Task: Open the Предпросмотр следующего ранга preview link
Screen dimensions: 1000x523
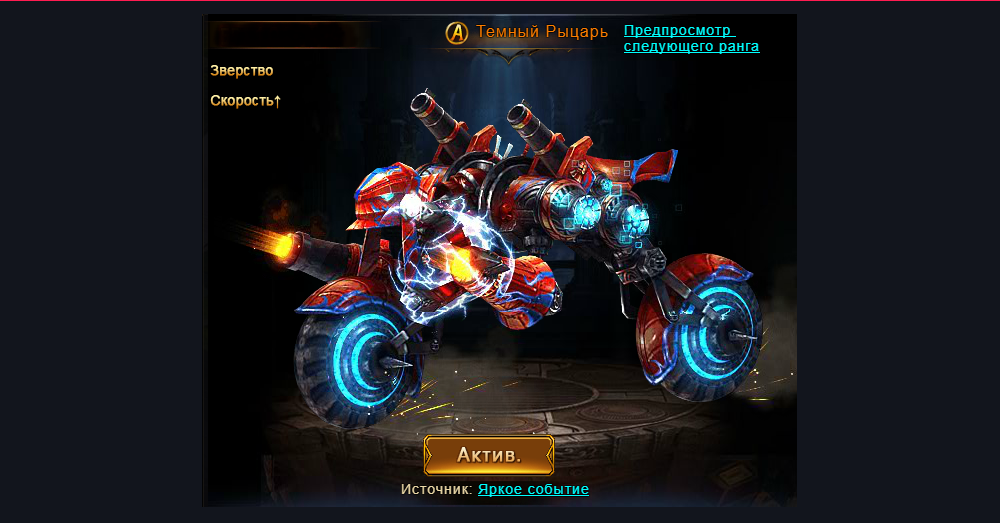Action: pyautogui.click(x=690, y=38)
